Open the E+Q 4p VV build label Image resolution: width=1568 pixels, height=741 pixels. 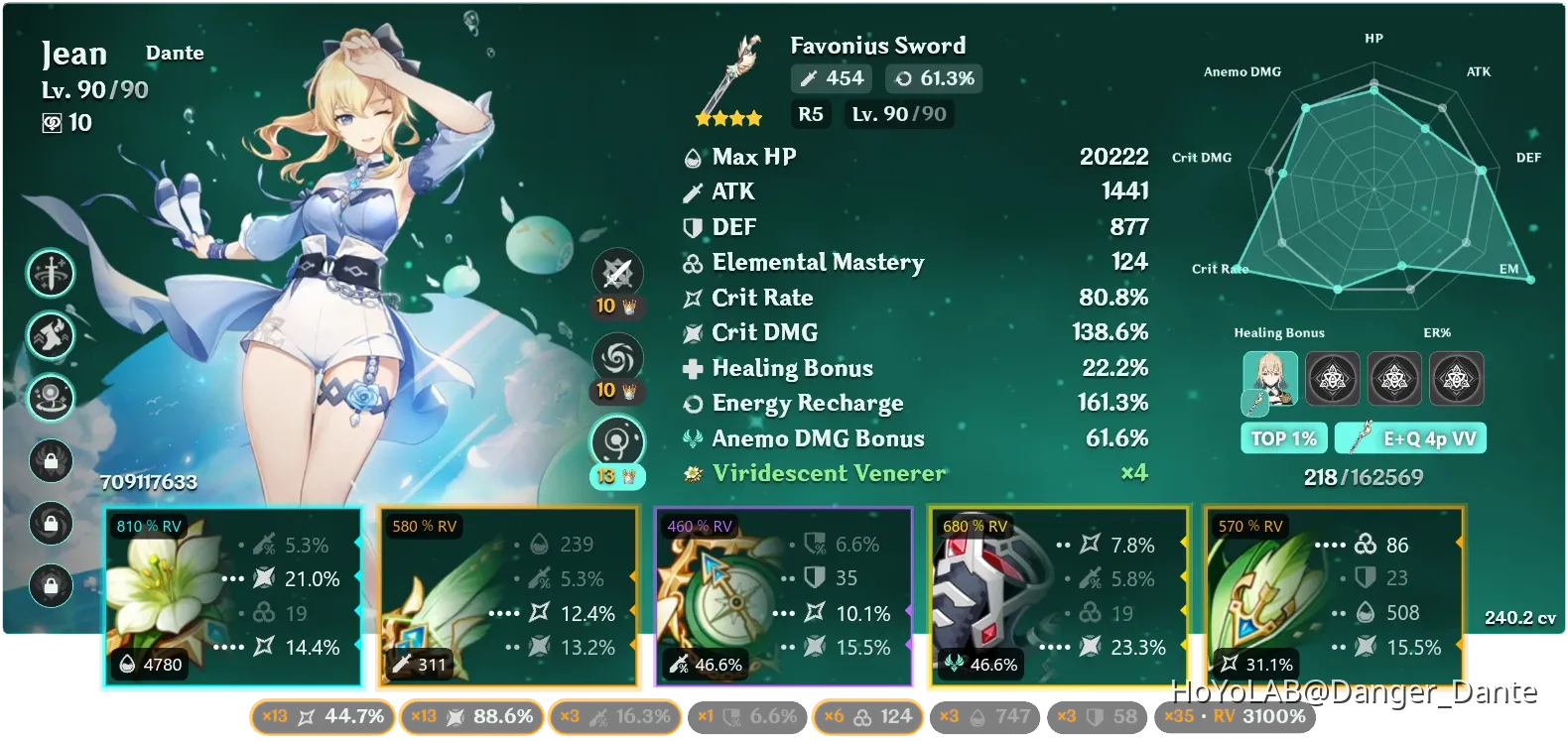click(1410, 437)
